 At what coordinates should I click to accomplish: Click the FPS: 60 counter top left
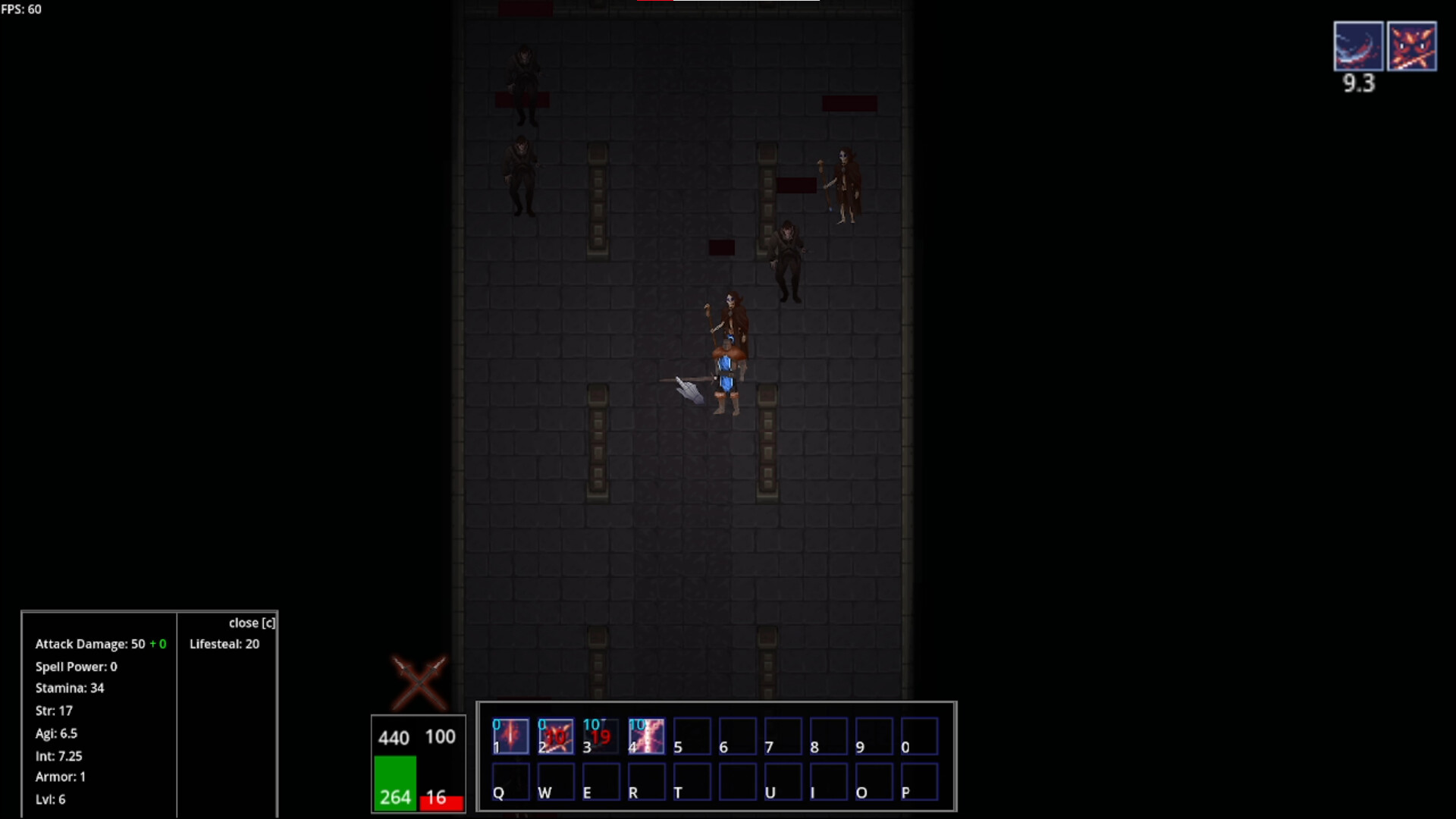click(21, 9)
